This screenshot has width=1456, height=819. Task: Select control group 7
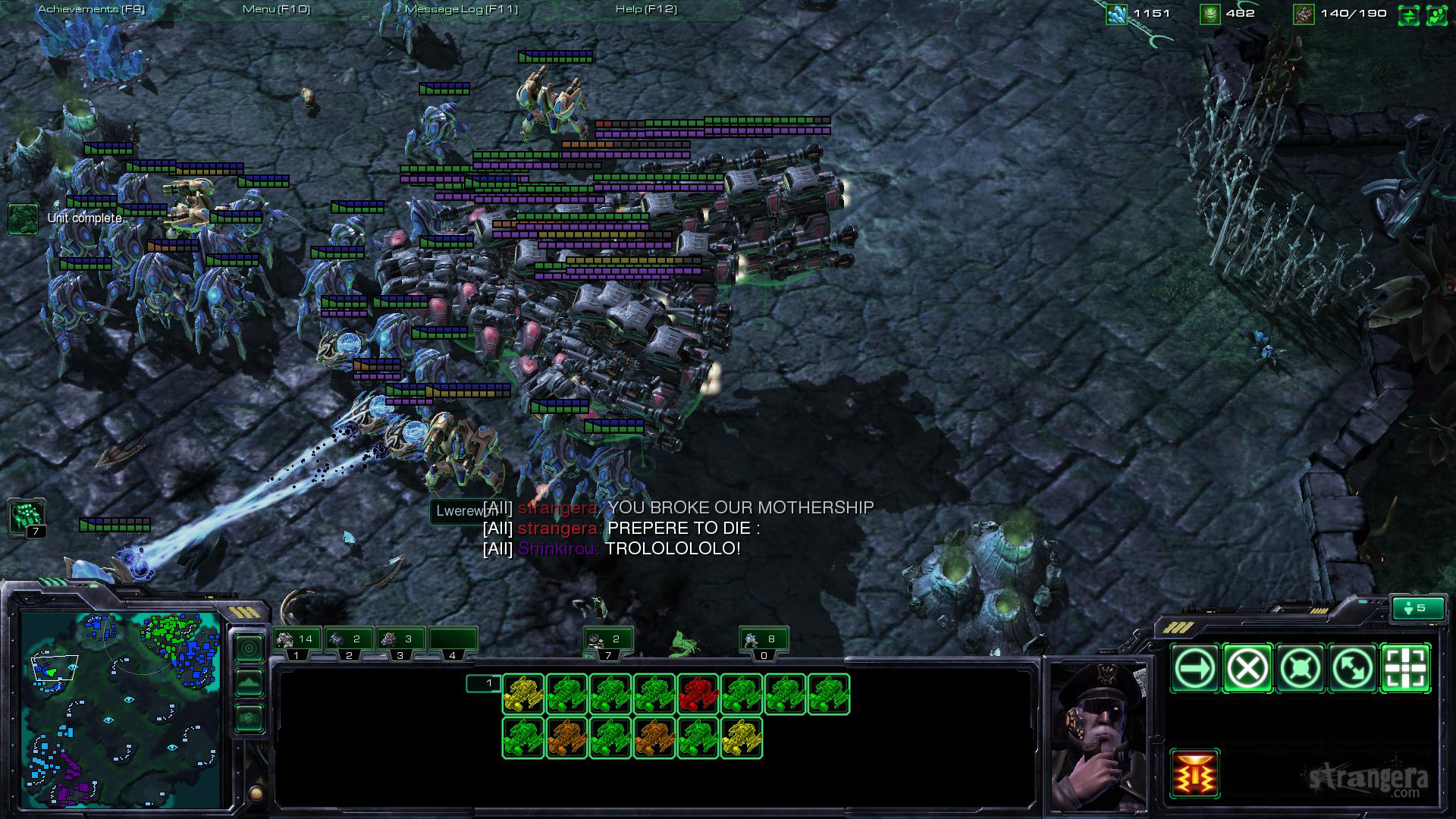pos(608,640)
